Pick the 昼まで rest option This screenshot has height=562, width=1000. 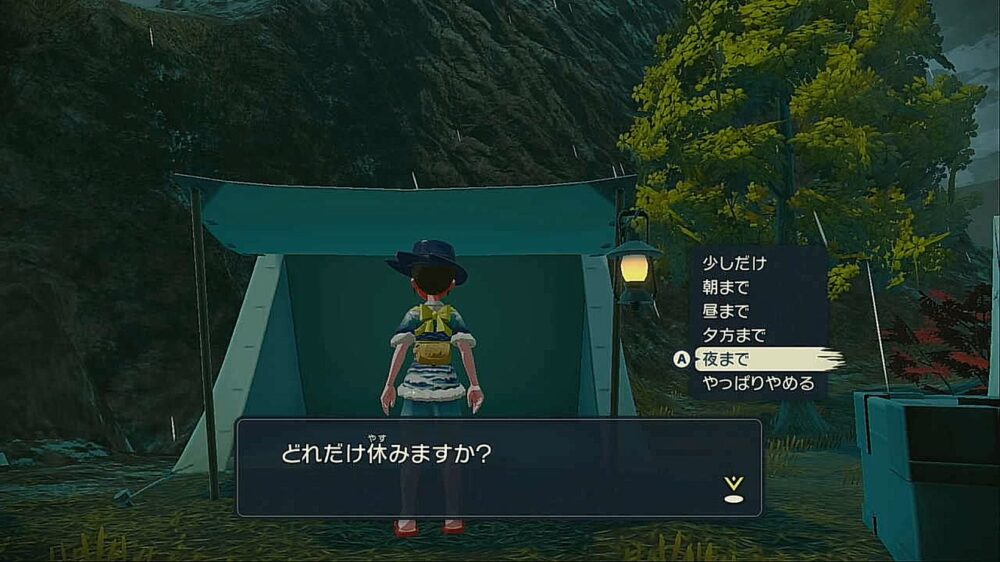tap(726, 311)
